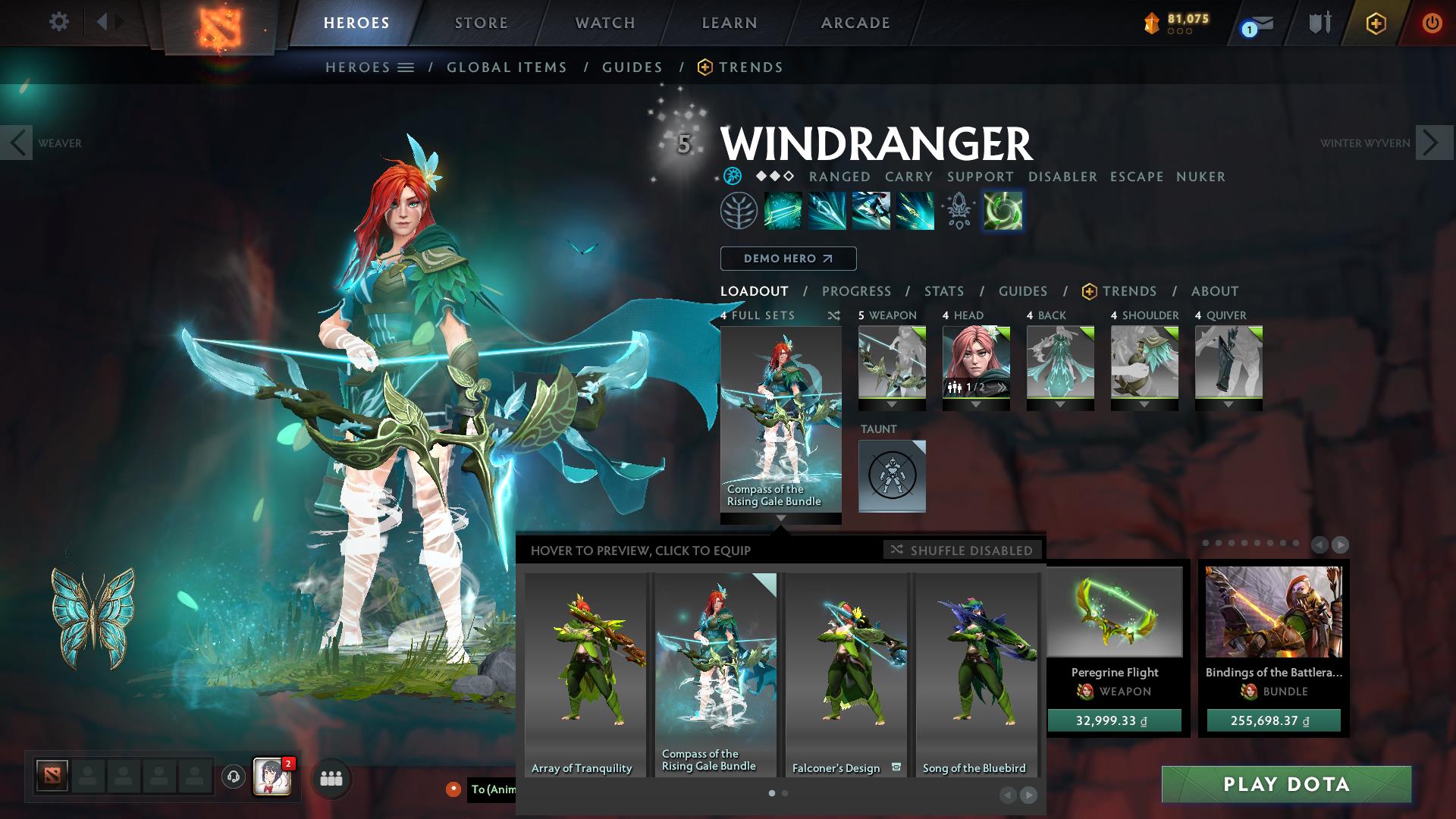
Task: Open the Dota Plus icon in the top bar
Action: click(x=1376, y=23)
